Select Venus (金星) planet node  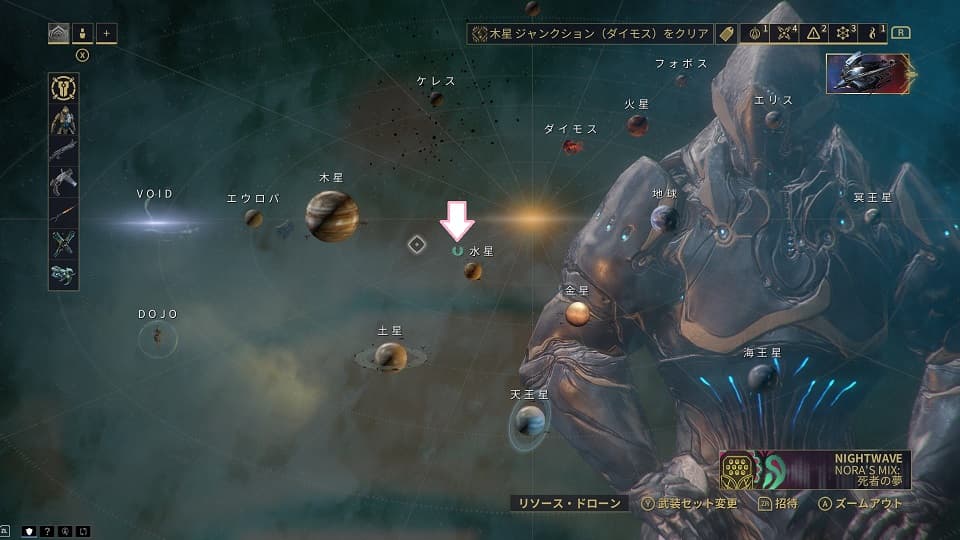577,314
